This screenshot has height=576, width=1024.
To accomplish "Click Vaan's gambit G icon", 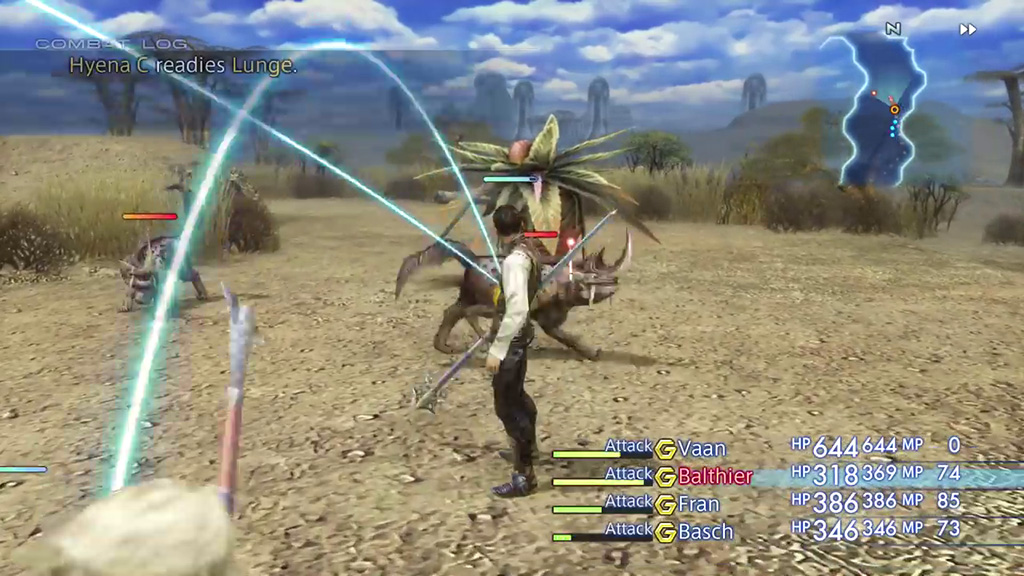I will 666,449.
